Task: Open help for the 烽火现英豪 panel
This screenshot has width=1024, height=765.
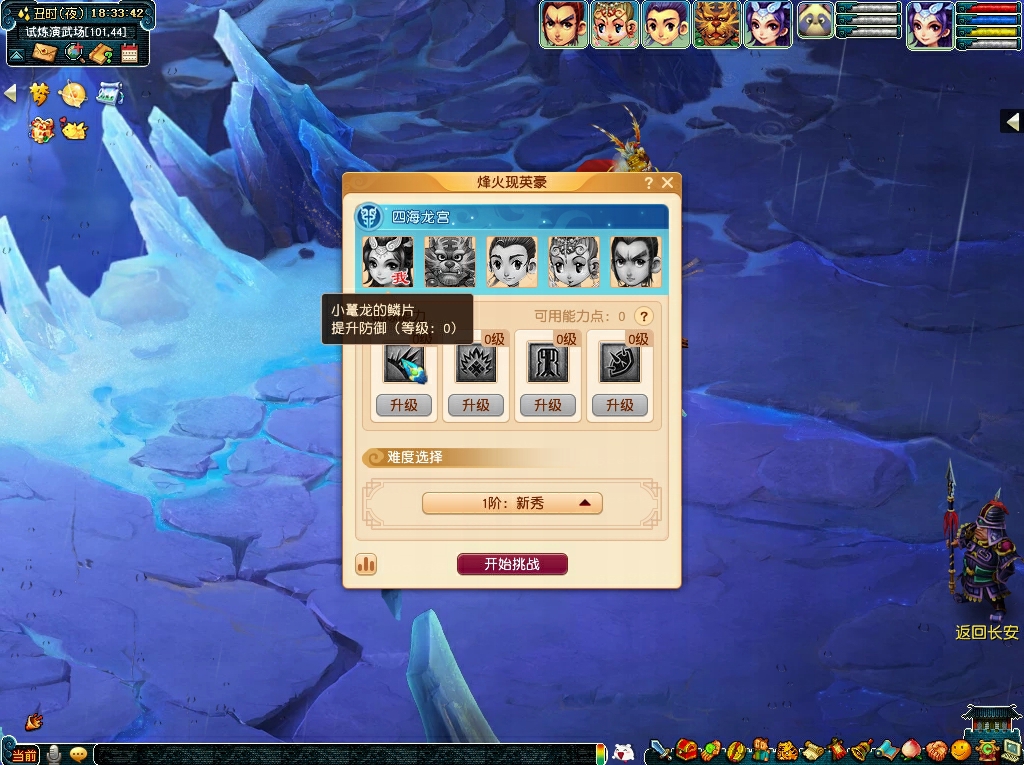Action: pos(649,183)
